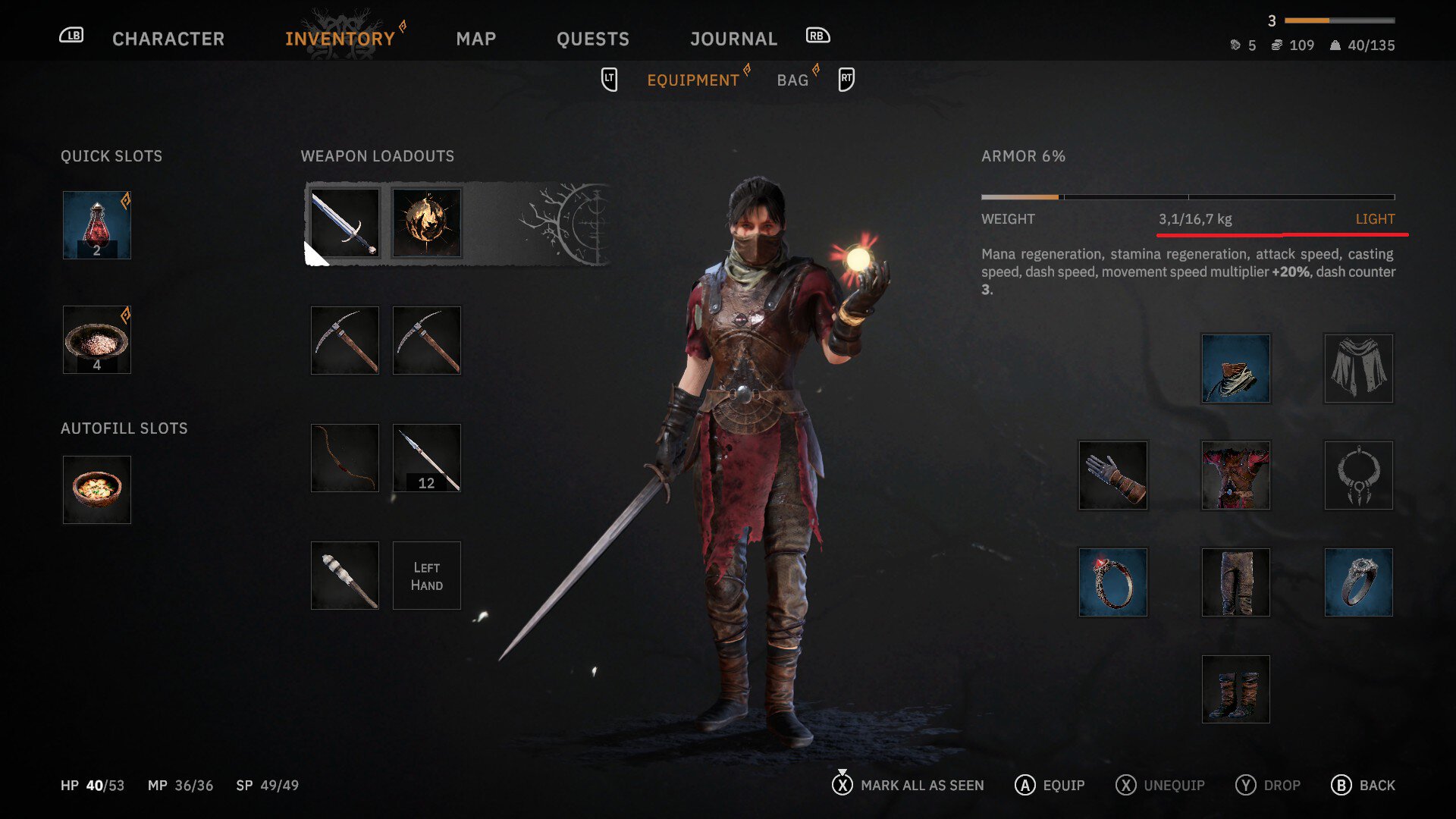Select the trousers armor slot

(1236, 582)
